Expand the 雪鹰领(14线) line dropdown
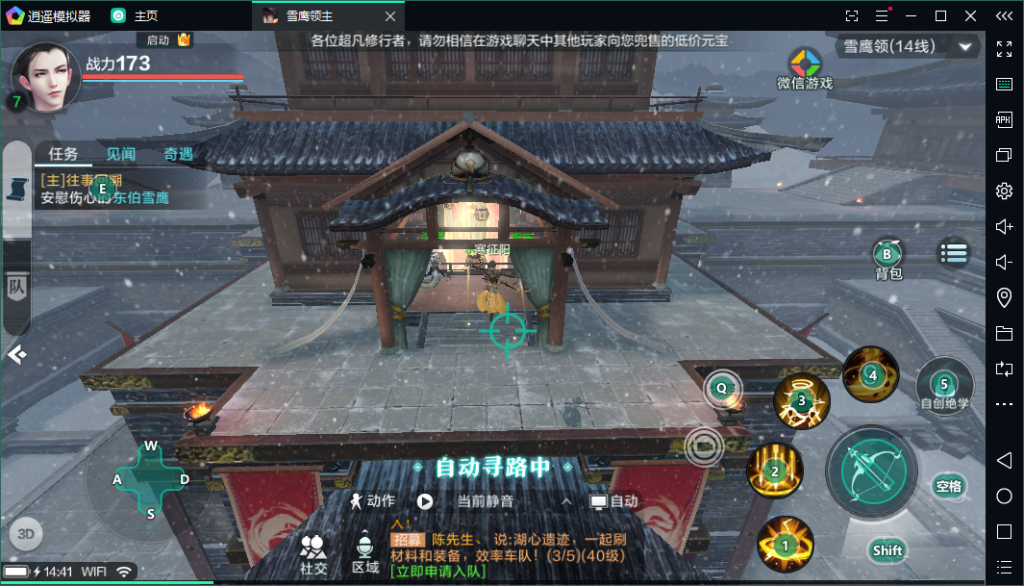 (x=965, y=46)
